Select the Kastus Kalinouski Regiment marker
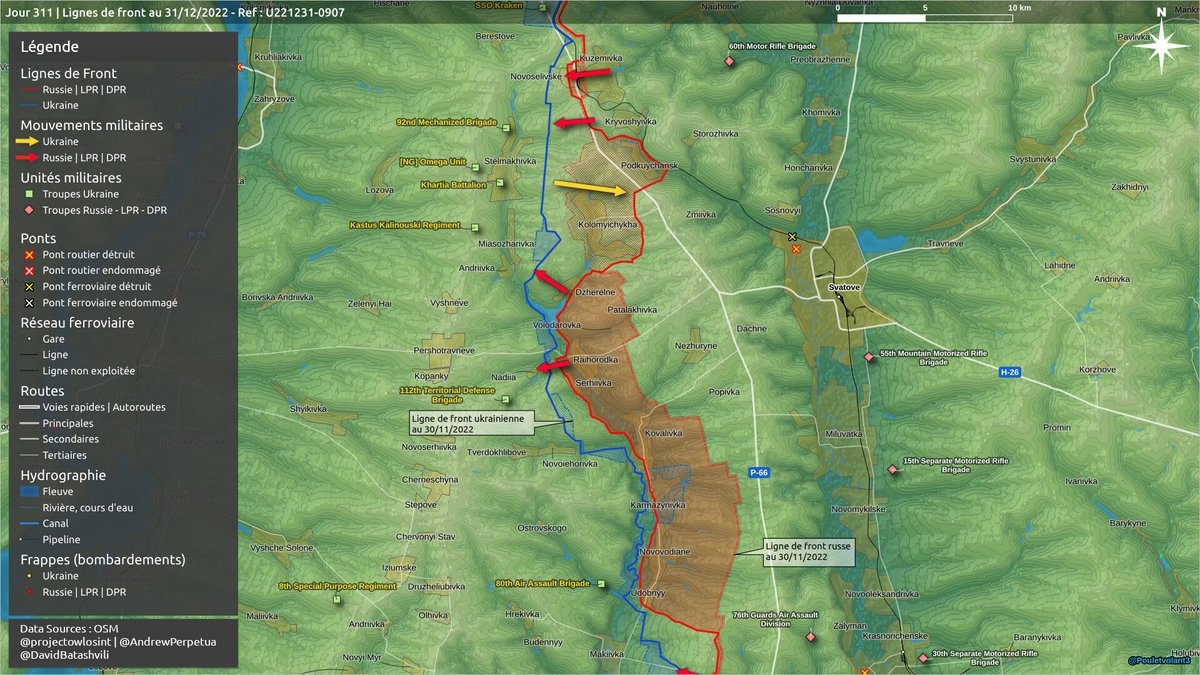 coord(476,227)
